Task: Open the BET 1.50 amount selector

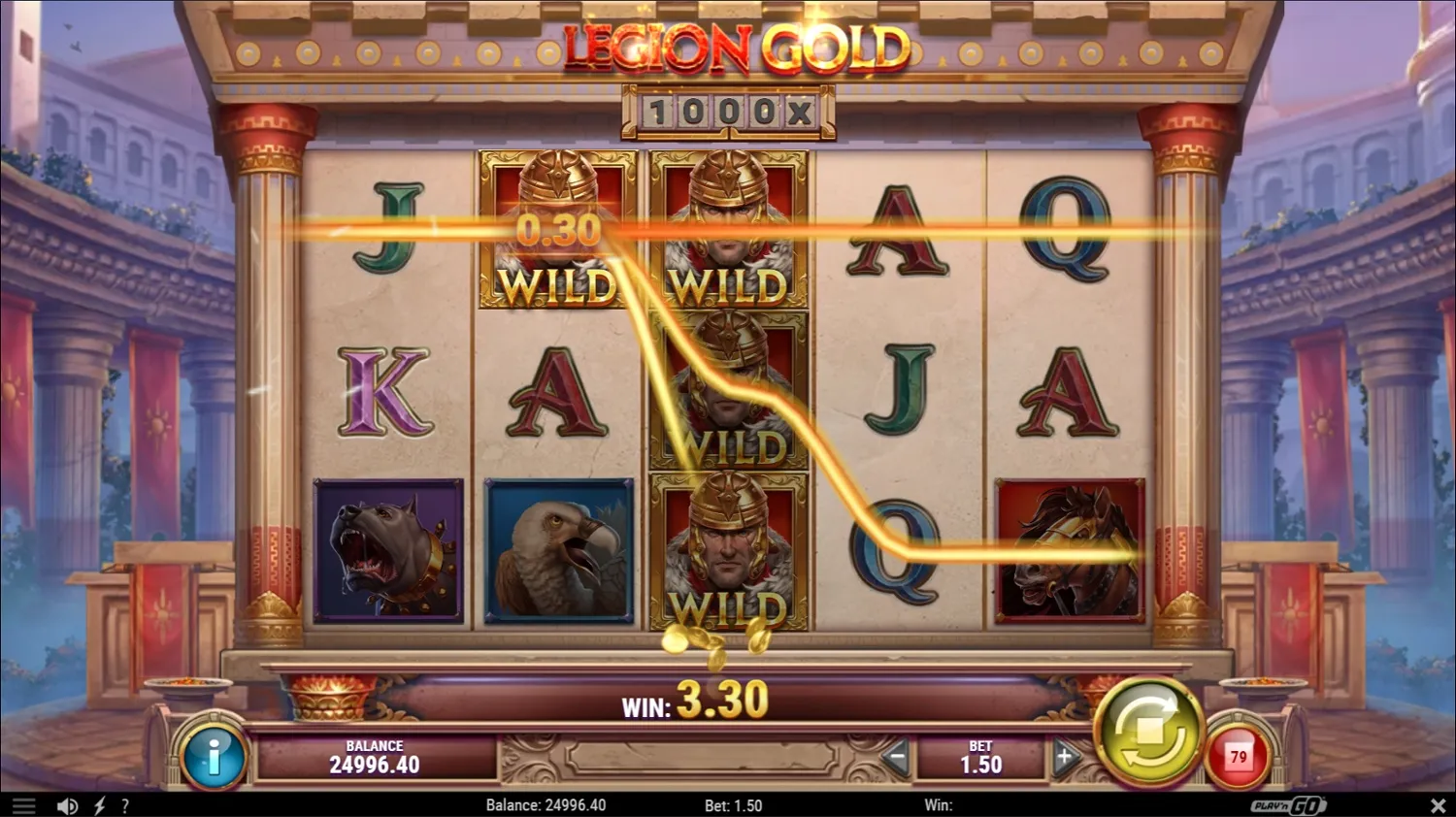Action: click(980, 757)
